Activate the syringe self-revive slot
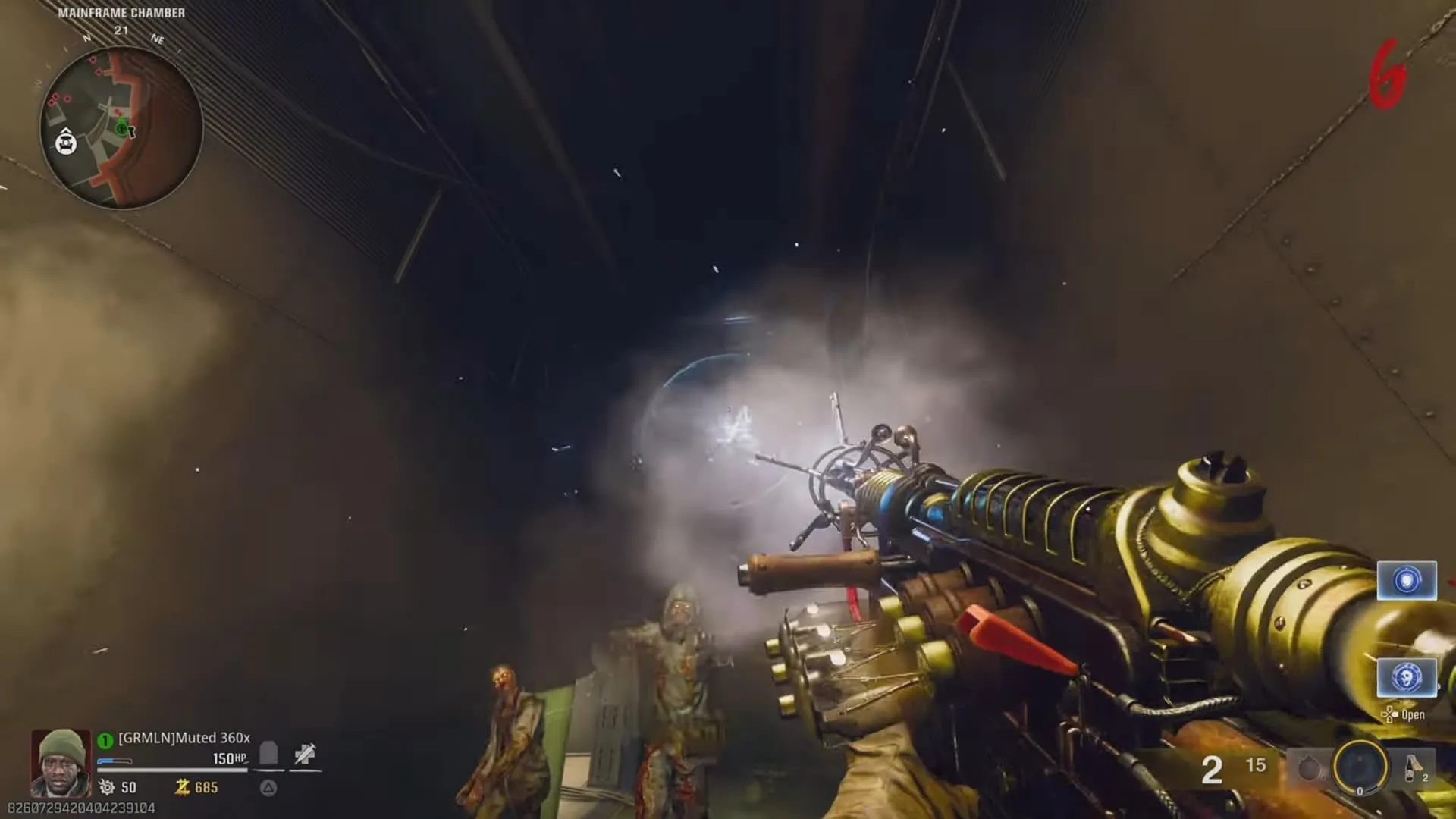Viewport: 1456px width, 819px height. pos(305,755)
